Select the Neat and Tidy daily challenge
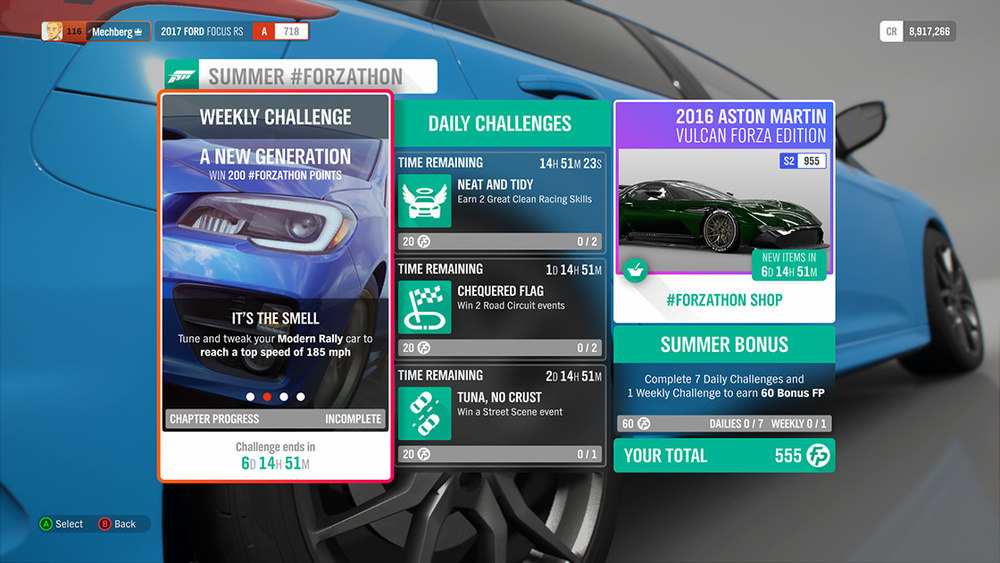Viewport: 1000px width, 563px height. coord(501,200)
